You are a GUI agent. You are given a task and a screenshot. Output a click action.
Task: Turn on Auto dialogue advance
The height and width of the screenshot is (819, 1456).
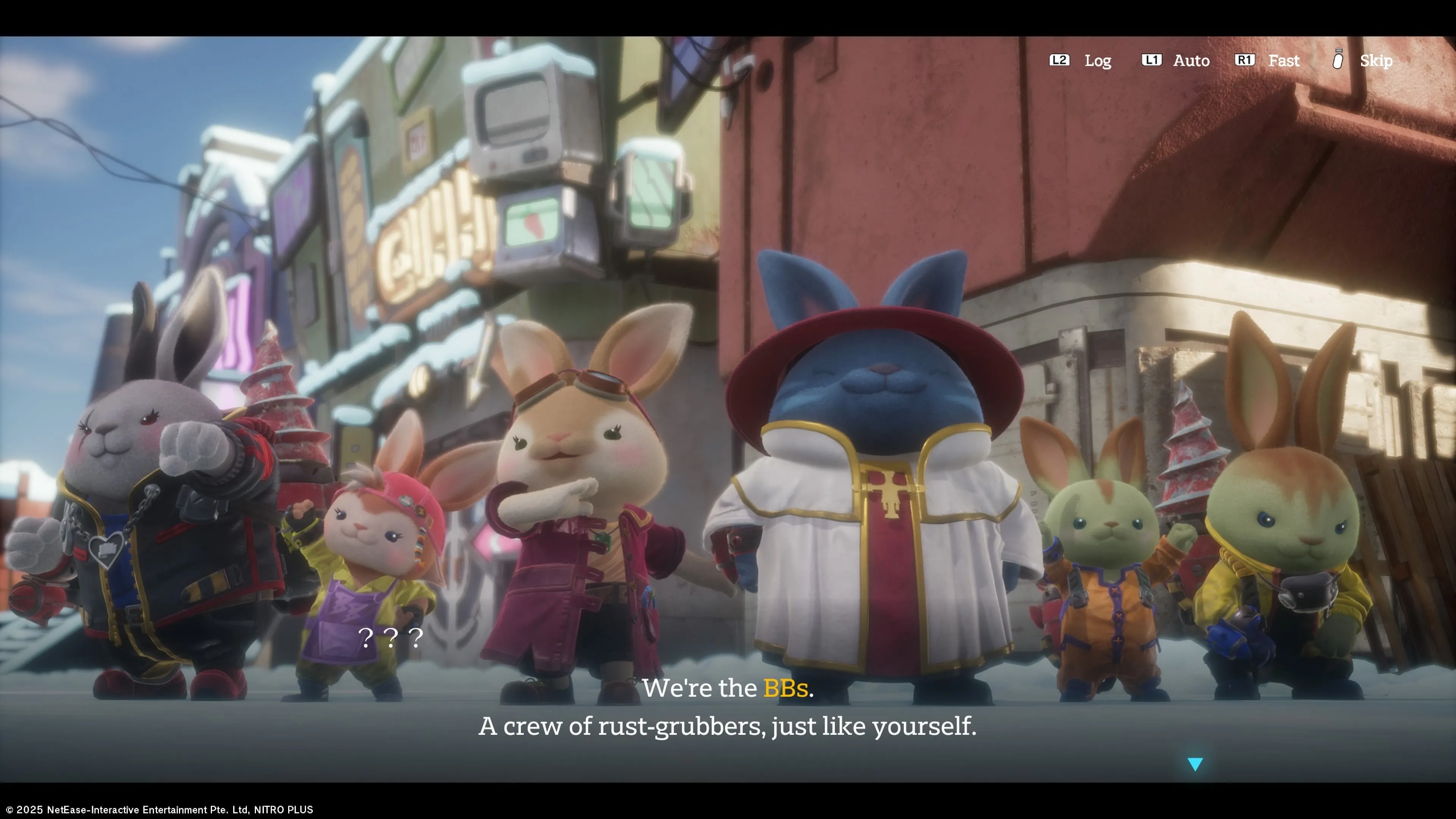[1176, 61]
